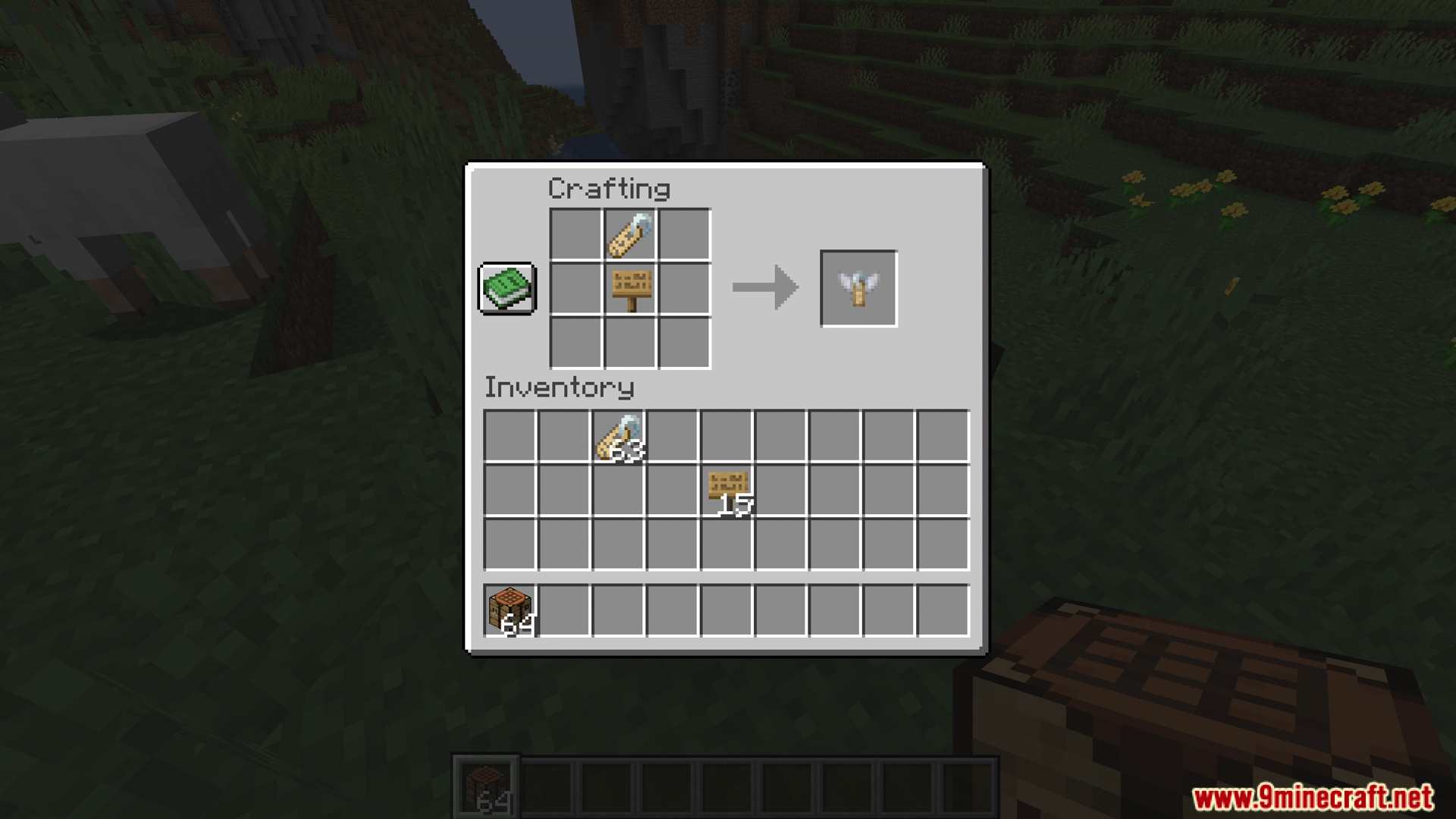Viewport: 1456px width, 819px height.
Task: Select the sign in the crafting grid
Action: pos(630,289)
